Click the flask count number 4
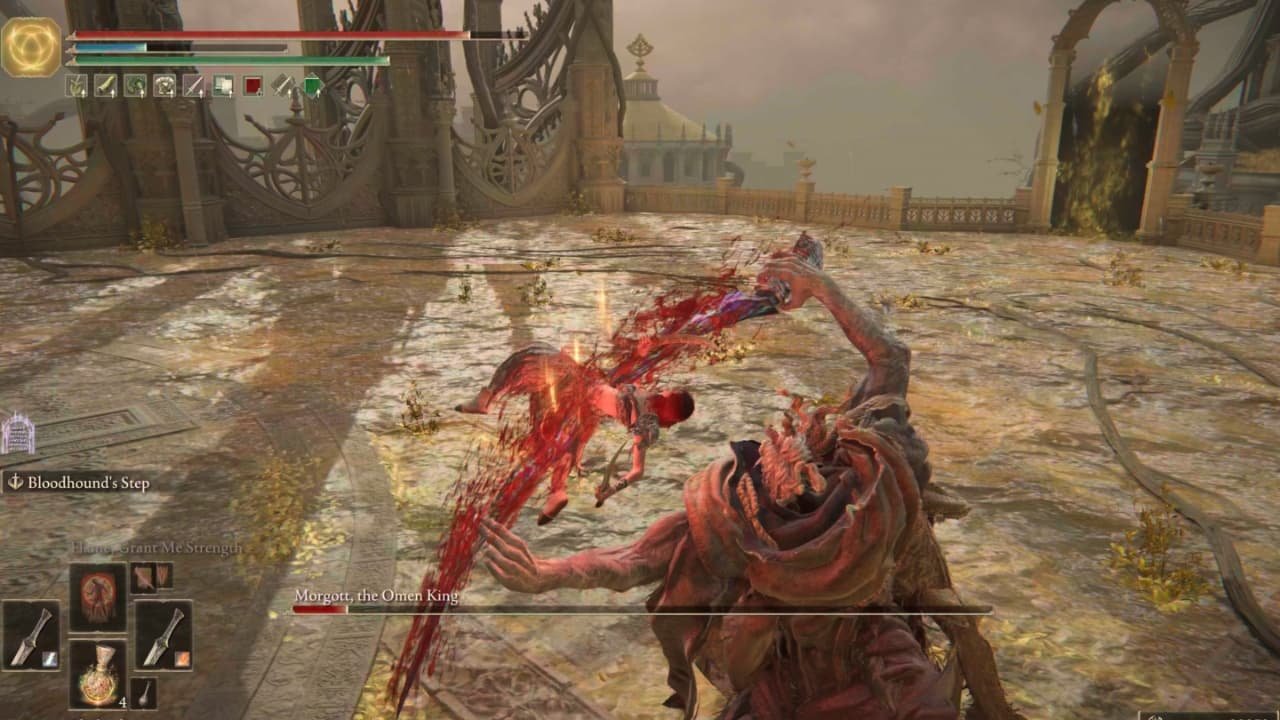This screenshot has height=720, width=1280. (x=123, y=701)
